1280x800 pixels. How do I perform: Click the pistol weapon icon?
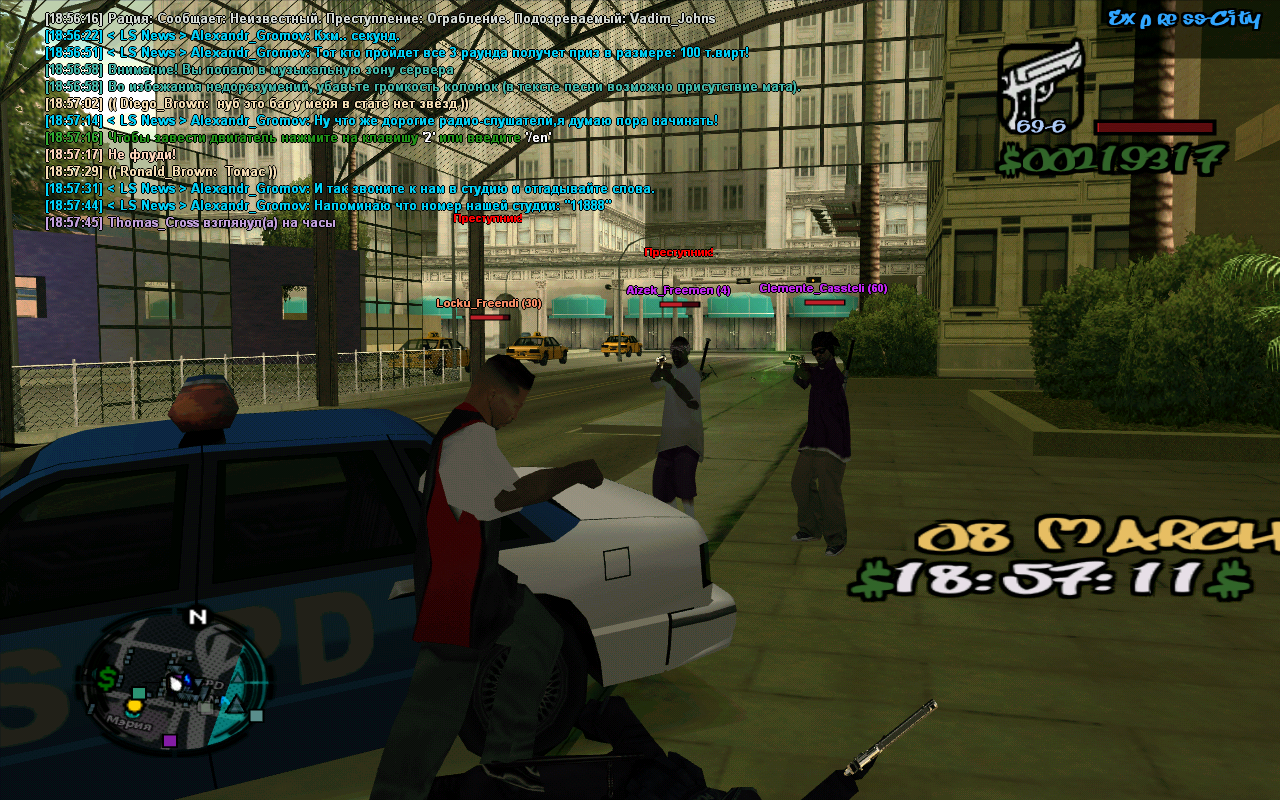[1040, 86]
